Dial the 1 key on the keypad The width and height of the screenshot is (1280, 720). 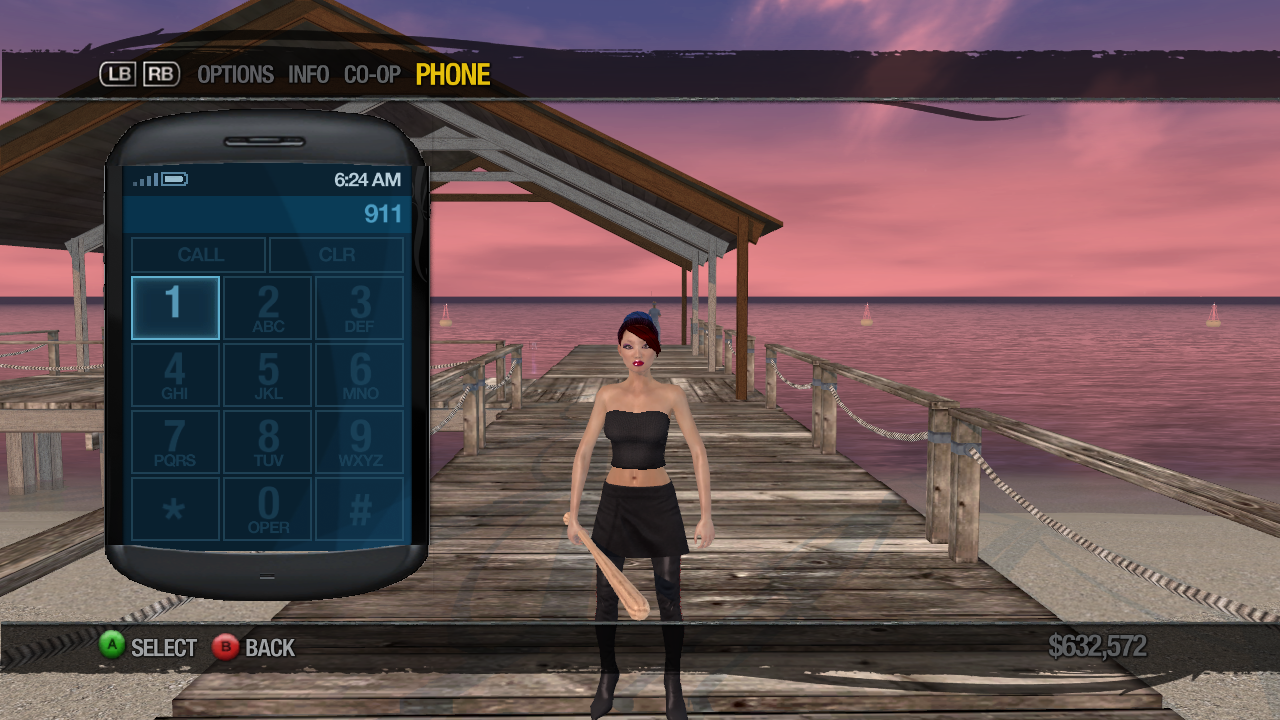coord(175,308)
